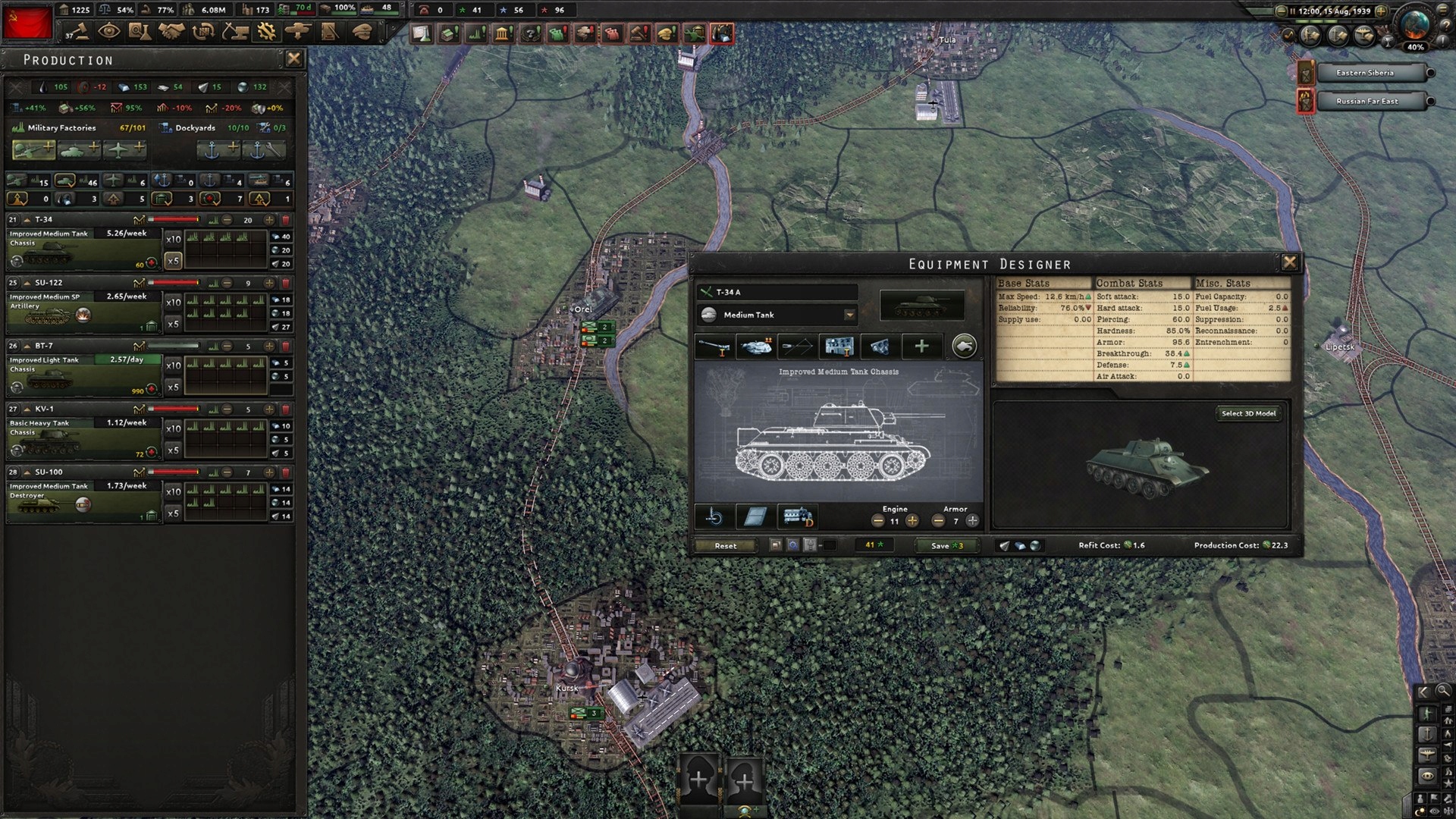
Task: Toggle x10 view on the SU-122 production line
Action: (171, 301)
